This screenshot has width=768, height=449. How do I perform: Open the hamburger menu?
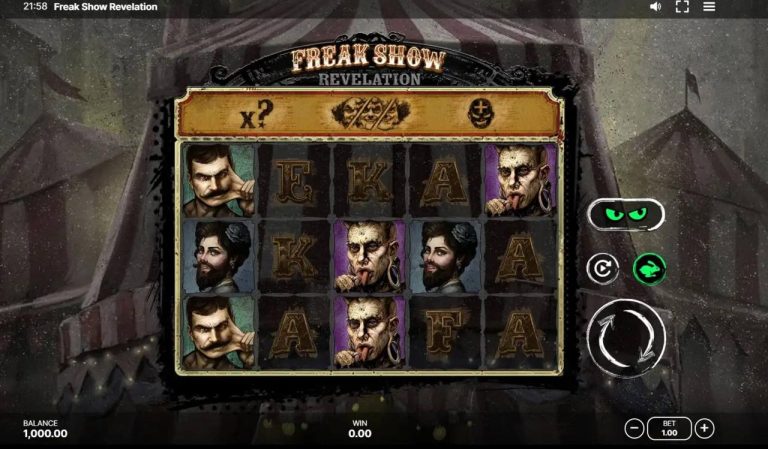[x=709, y=7]
